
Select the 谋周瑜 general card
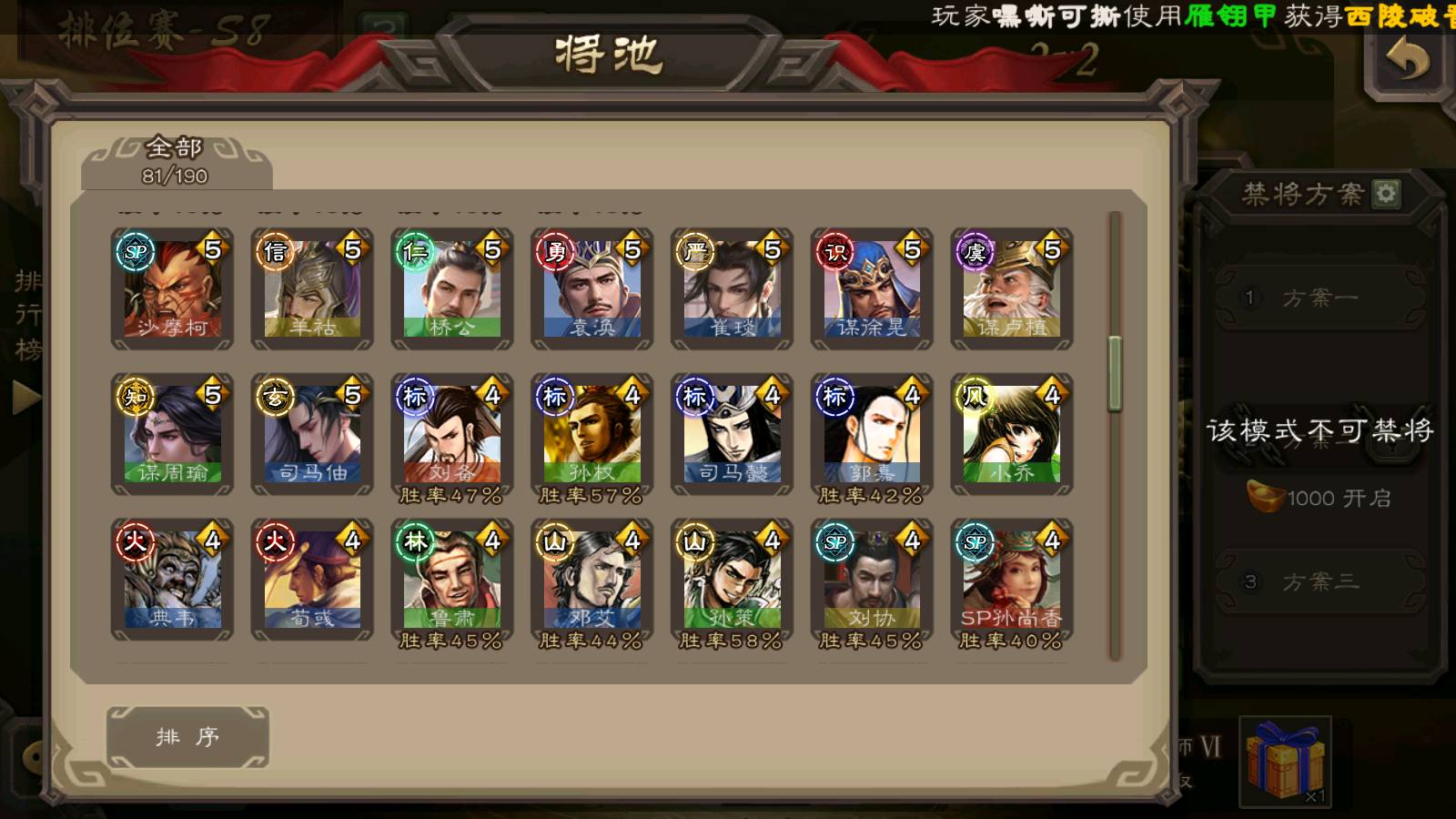coord(173,434)
